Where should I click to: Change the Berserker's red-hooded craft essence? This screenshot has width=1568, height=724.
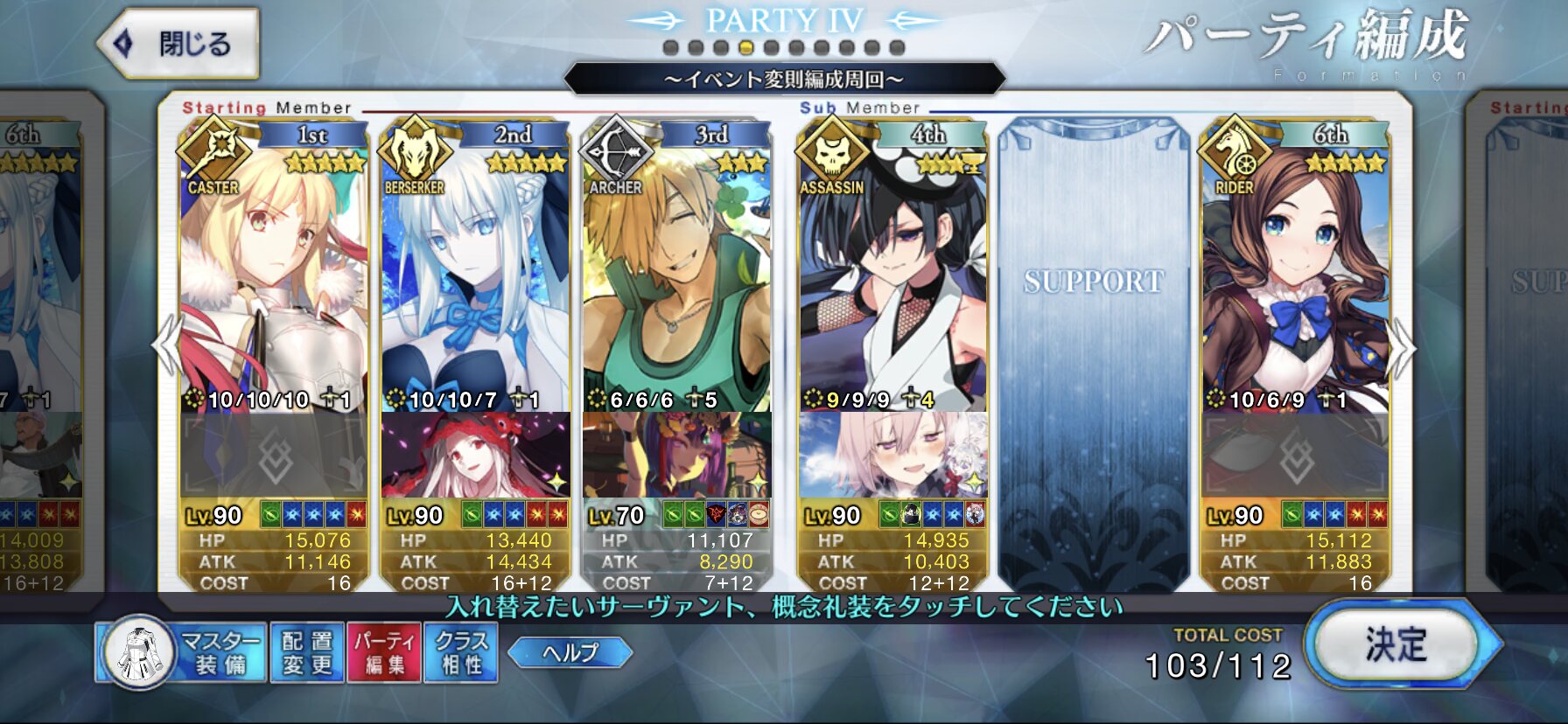pyautogui.click(x=475, y=456)
